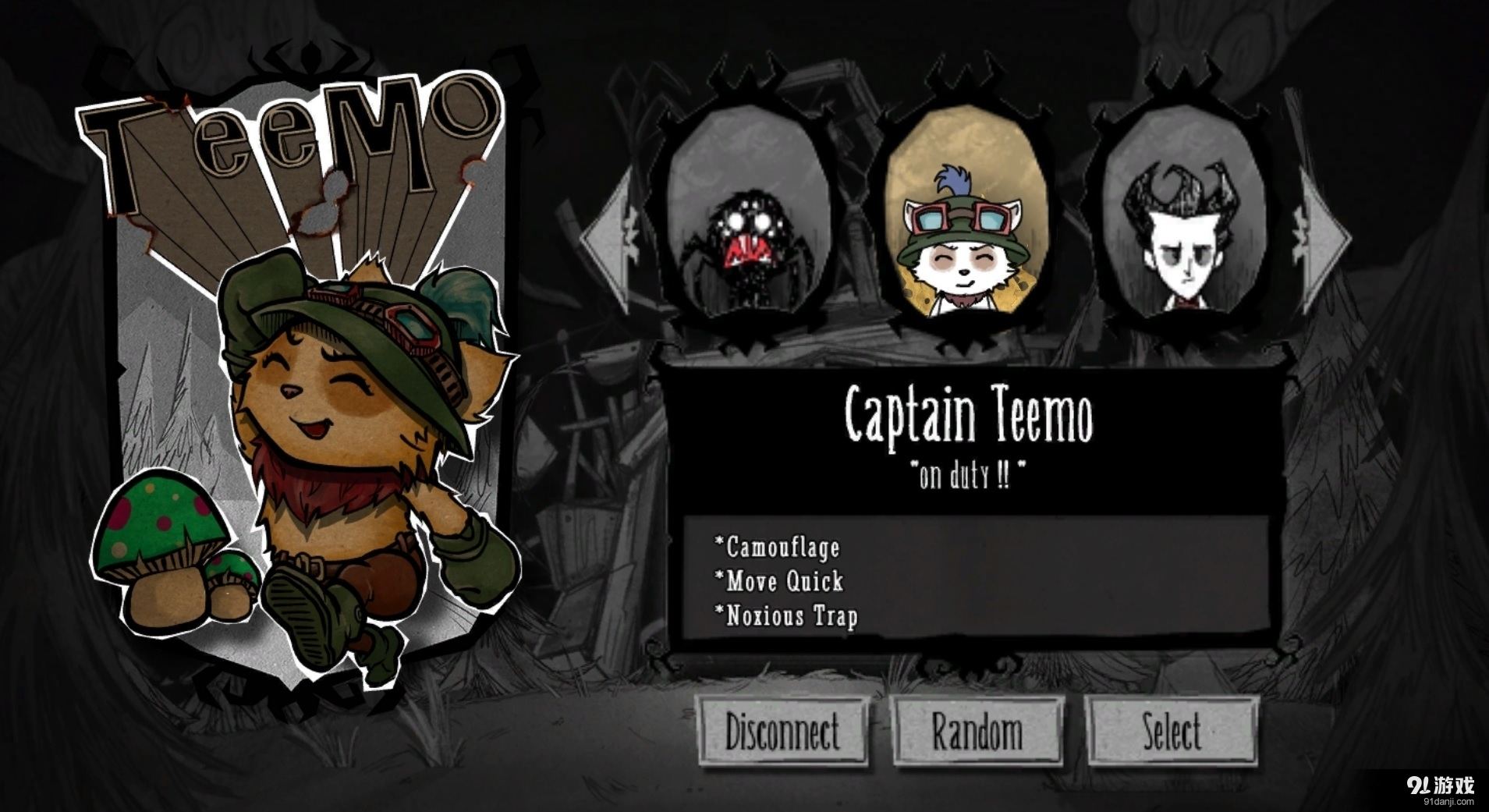This screenshot has width=1489, height=812.
Task: Choose a Random character
Action: tap(977, 732)
